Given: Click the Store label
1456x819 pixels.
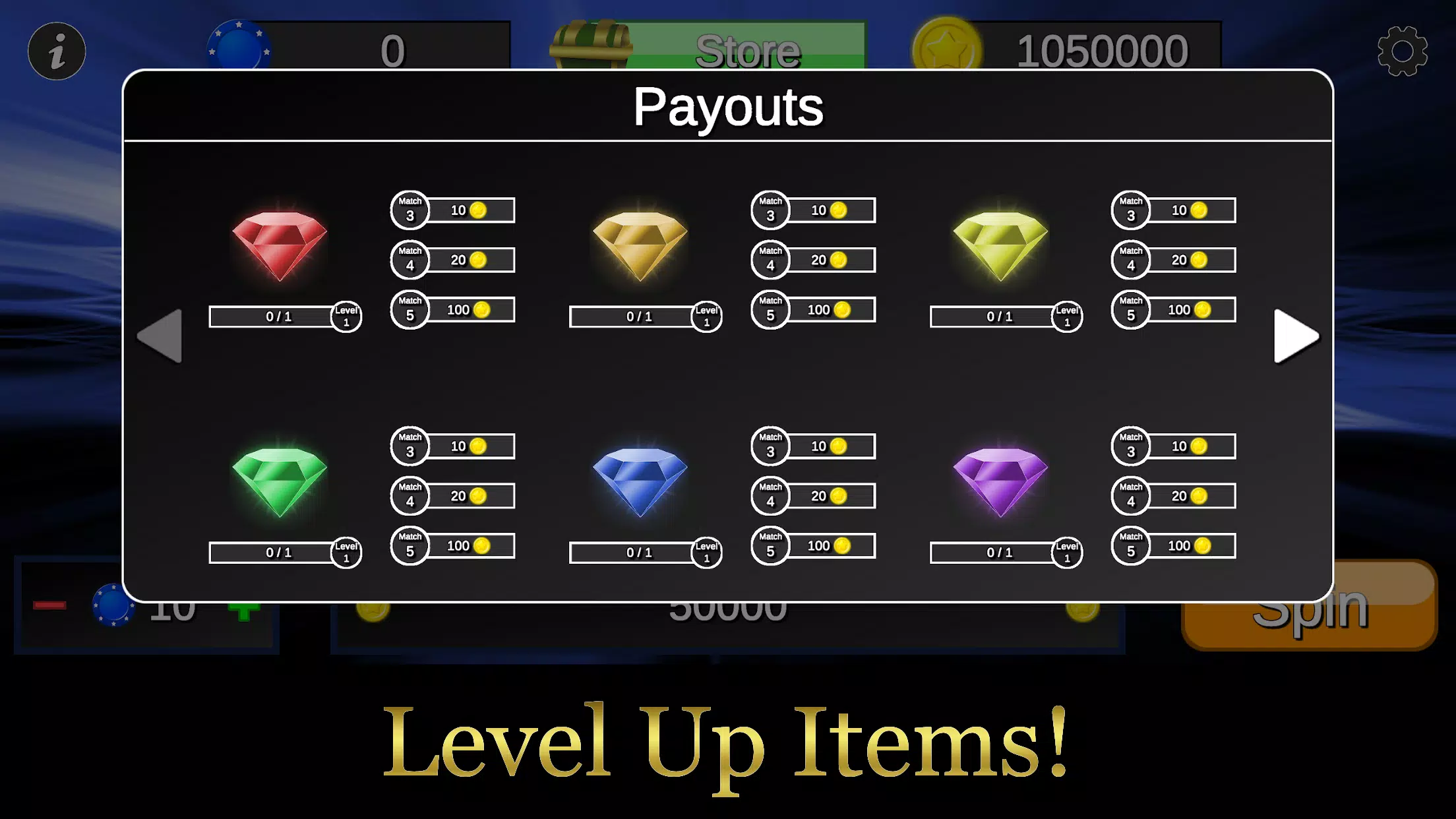Looking at the screenshot, I should pos(748,51).
